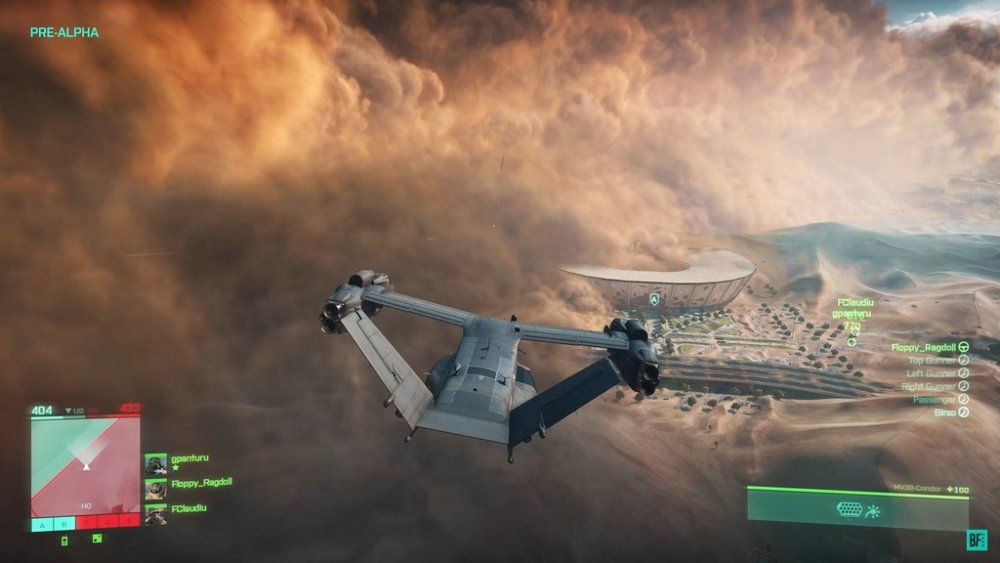
Task: Select objective A flag indicator
Action: [41, 522]
